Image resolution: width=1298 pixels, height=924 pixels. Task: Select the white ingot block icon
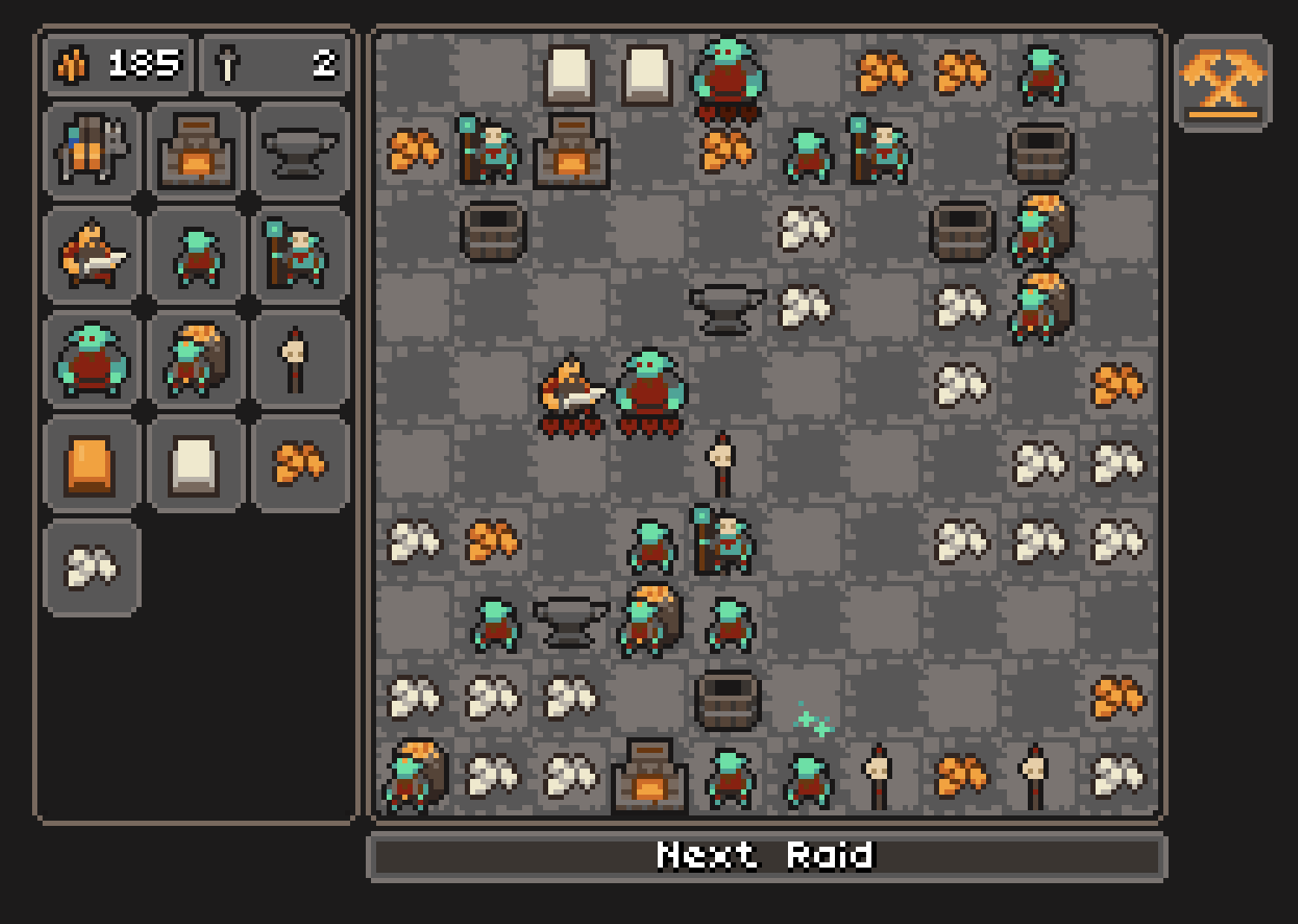tap(195, 463)
